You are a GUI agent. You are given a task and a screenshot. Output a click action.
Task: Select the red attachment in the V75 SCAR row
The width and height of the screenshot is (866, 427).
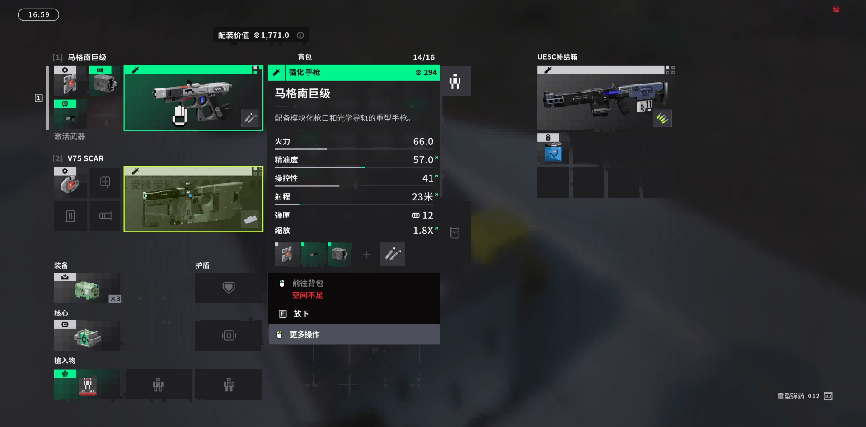pos(69,183)
